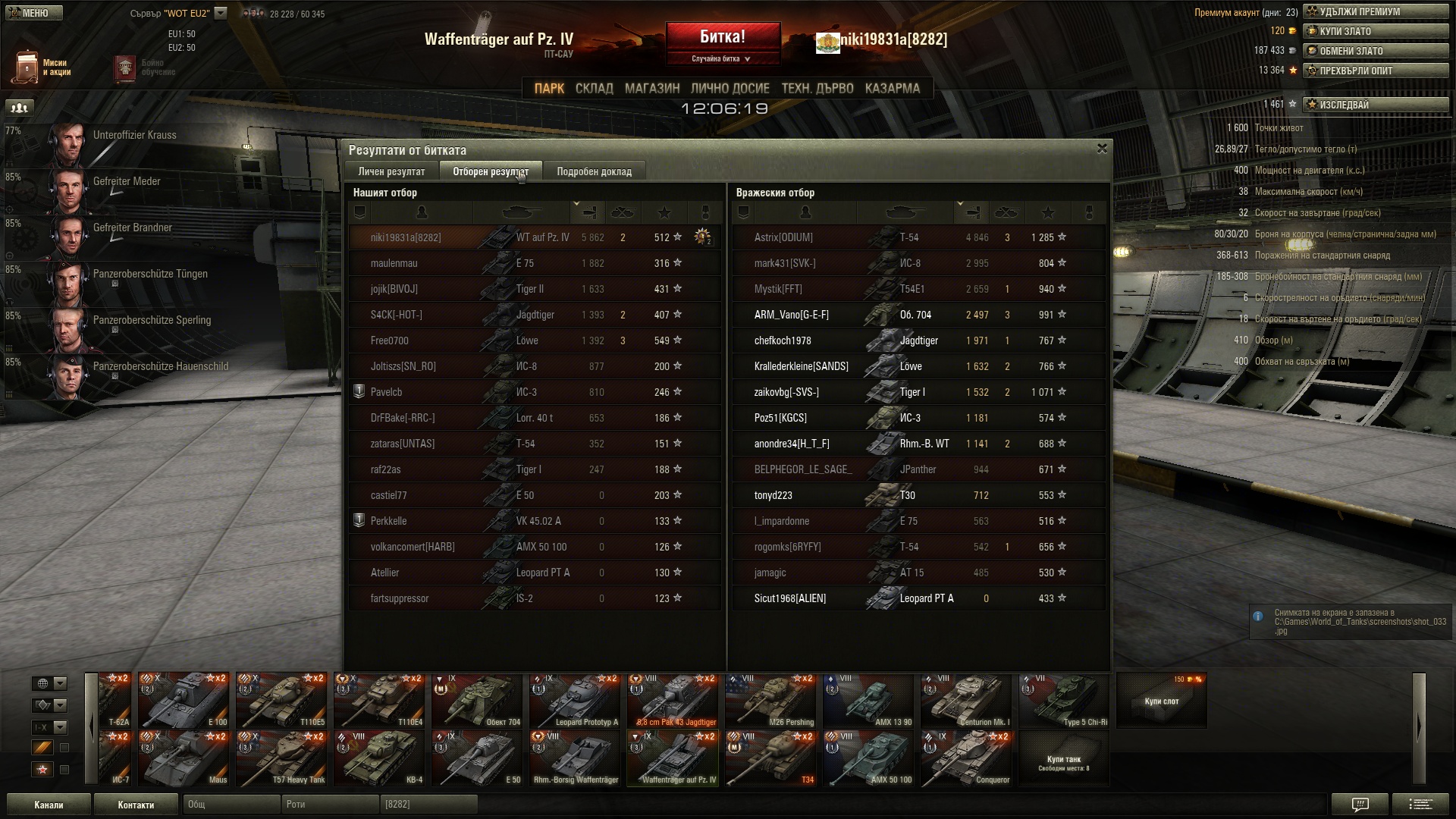This screenshot has height=819, width=1456.
Task: Close the battle results window
Action: [1102, 149]
